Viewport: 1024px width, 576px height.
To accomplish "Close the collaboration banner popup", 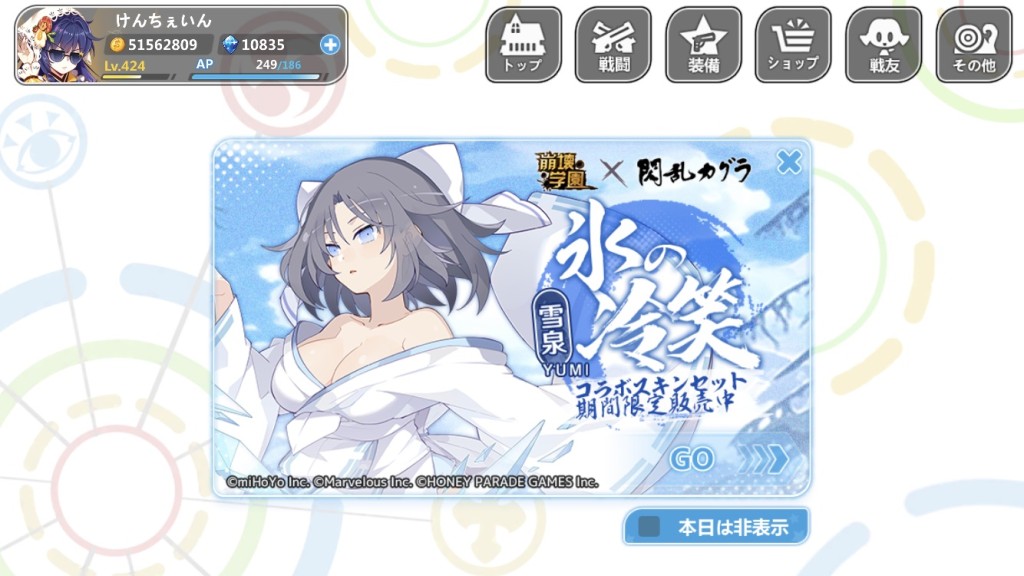I will [789, 161].
